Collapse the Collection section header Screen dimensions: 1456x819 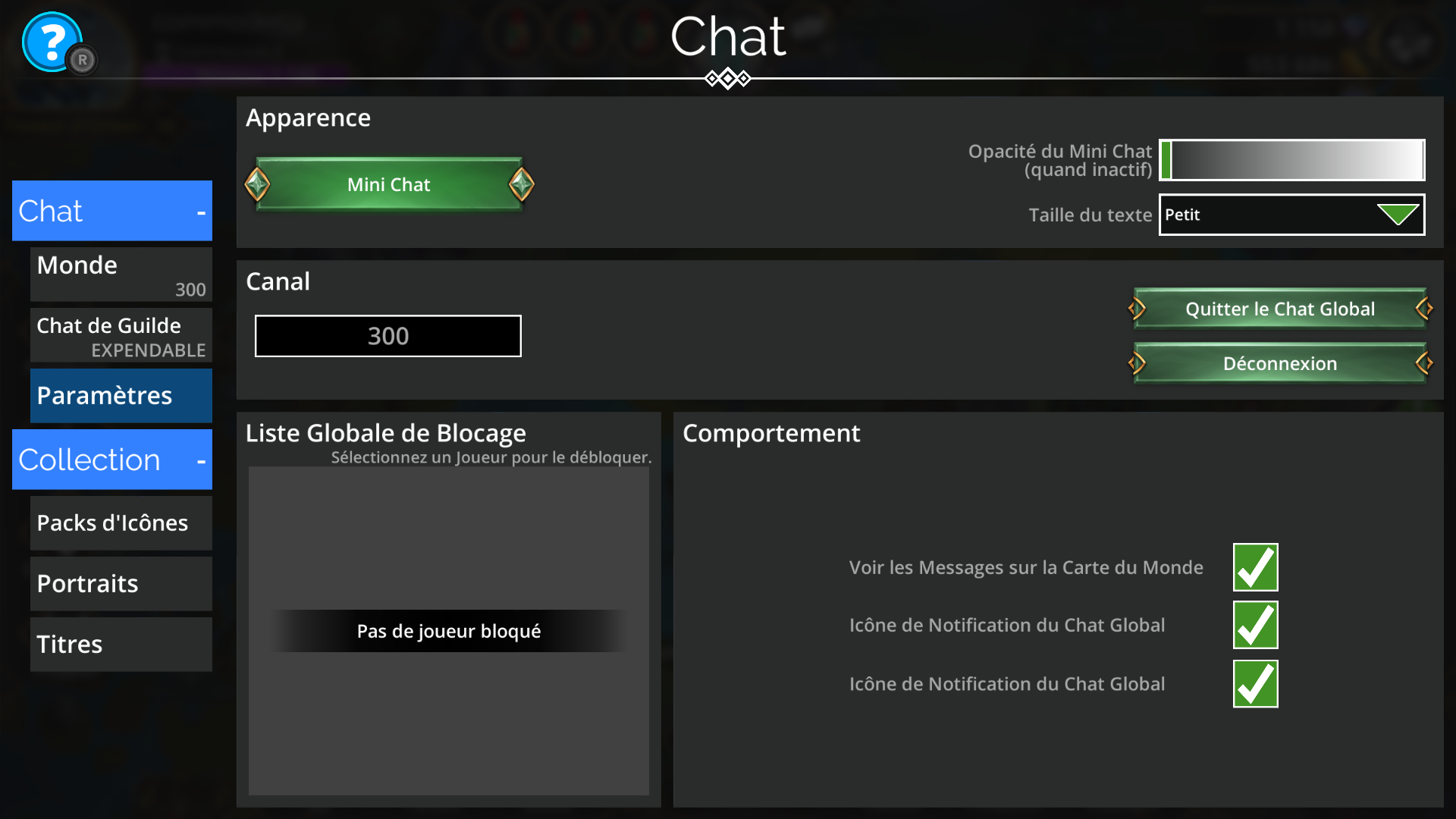(112, 460)
